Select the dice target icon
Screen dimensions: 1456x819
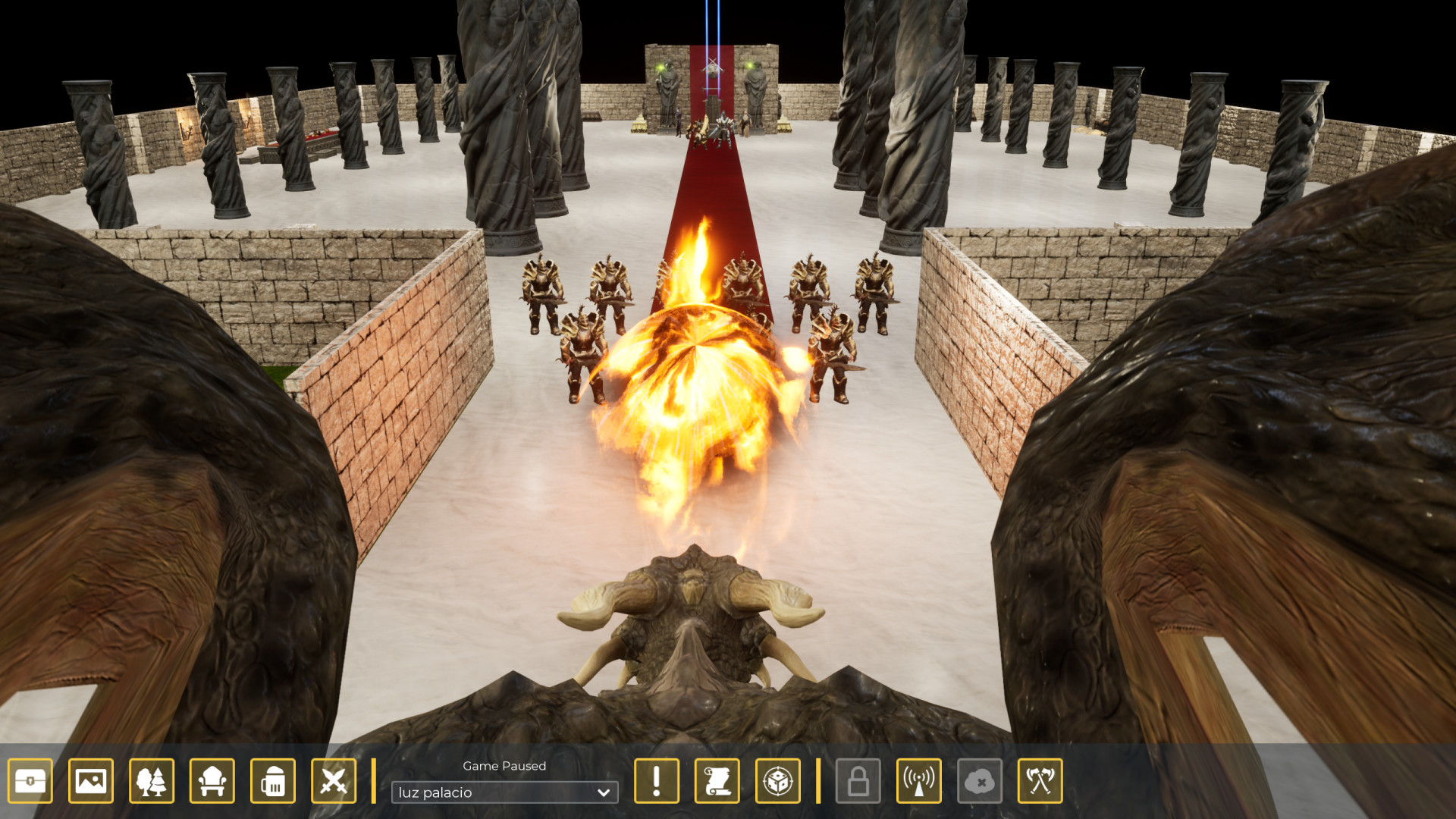[778, 780]
